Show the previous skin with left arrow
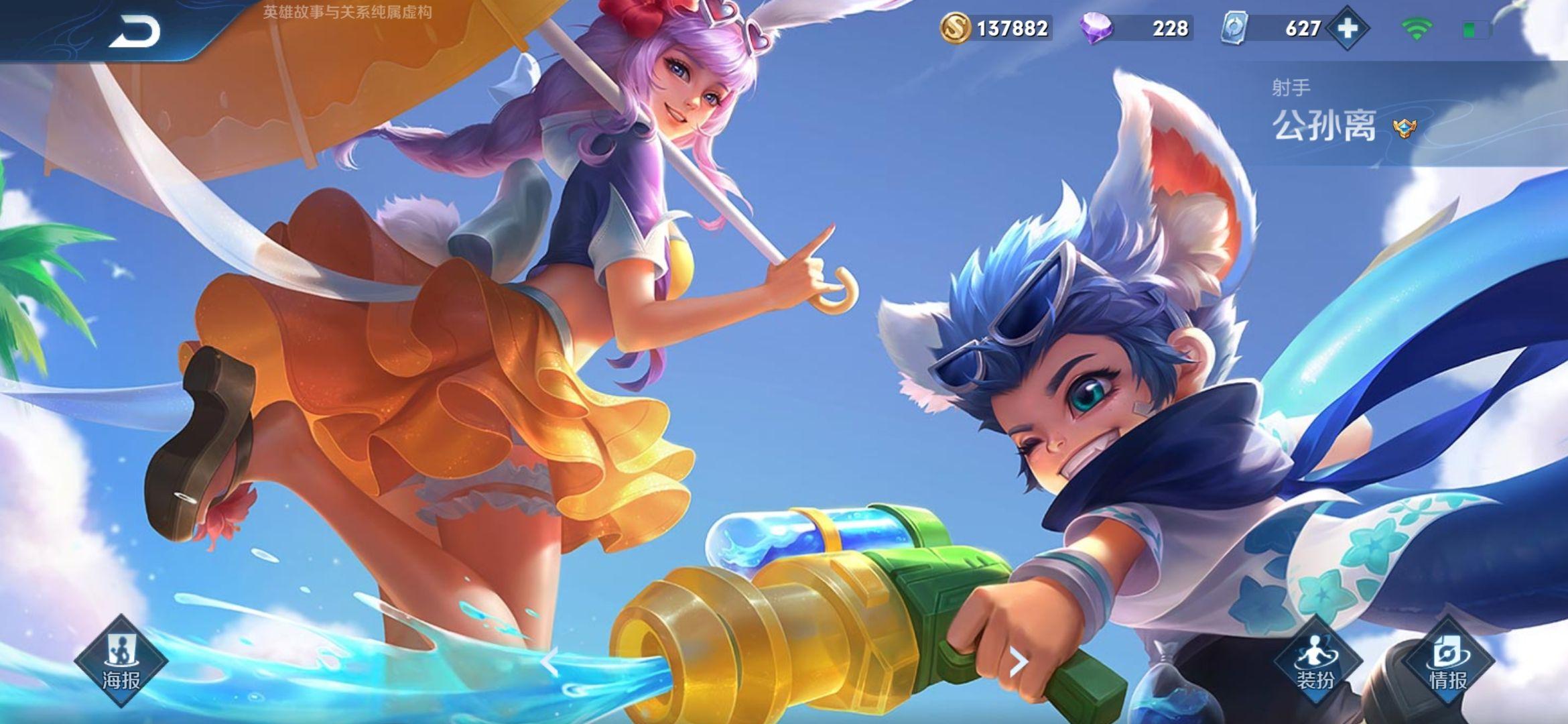Image resolution: width=1568 pixels, height=724 pixels. pos(549,662)
